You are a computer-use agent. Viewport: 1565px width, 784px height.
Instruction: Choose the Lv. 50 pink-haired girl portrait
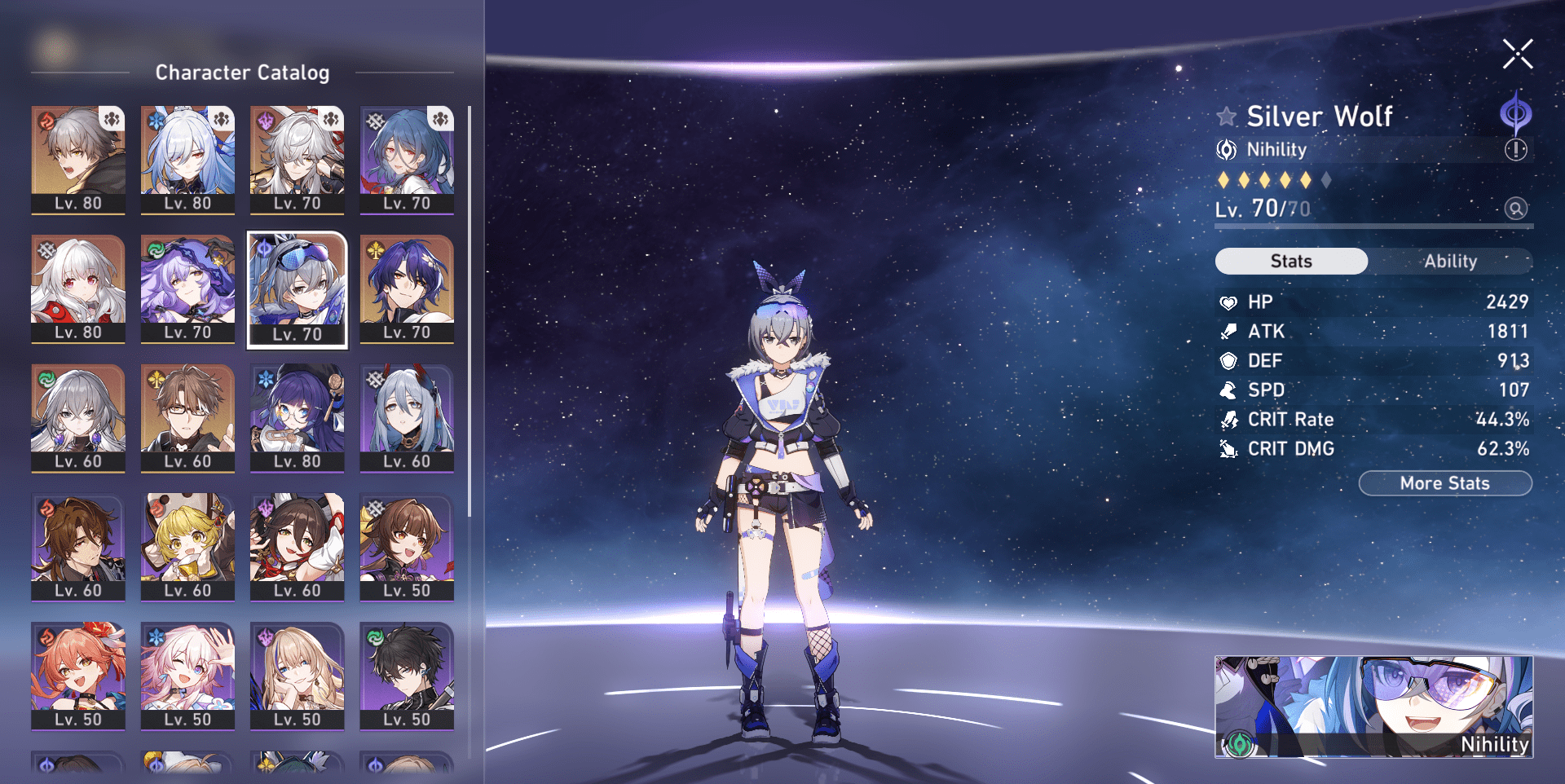[x=187, y=676]
